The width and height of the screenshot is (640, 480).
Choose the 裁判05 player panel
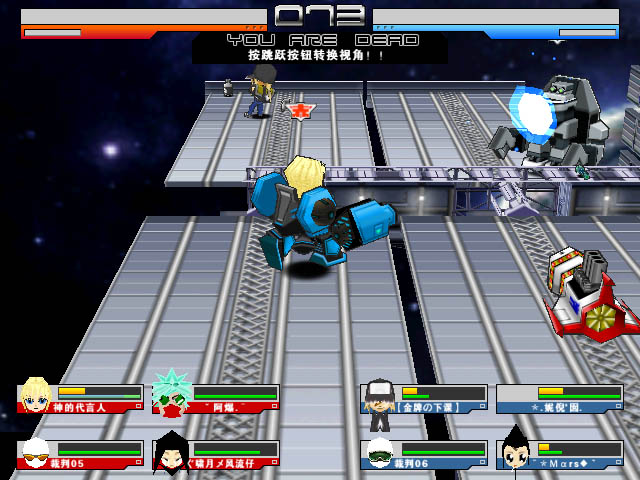(80, 455)
